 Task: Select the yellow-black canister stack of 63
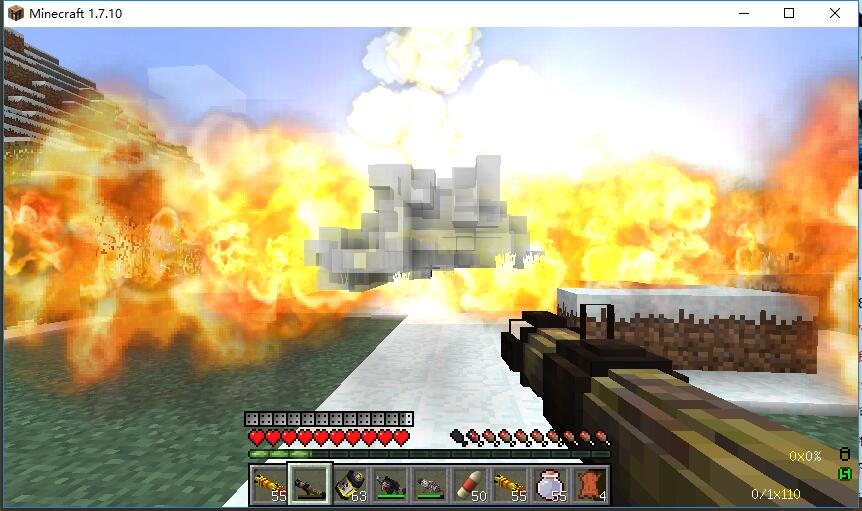349,485
